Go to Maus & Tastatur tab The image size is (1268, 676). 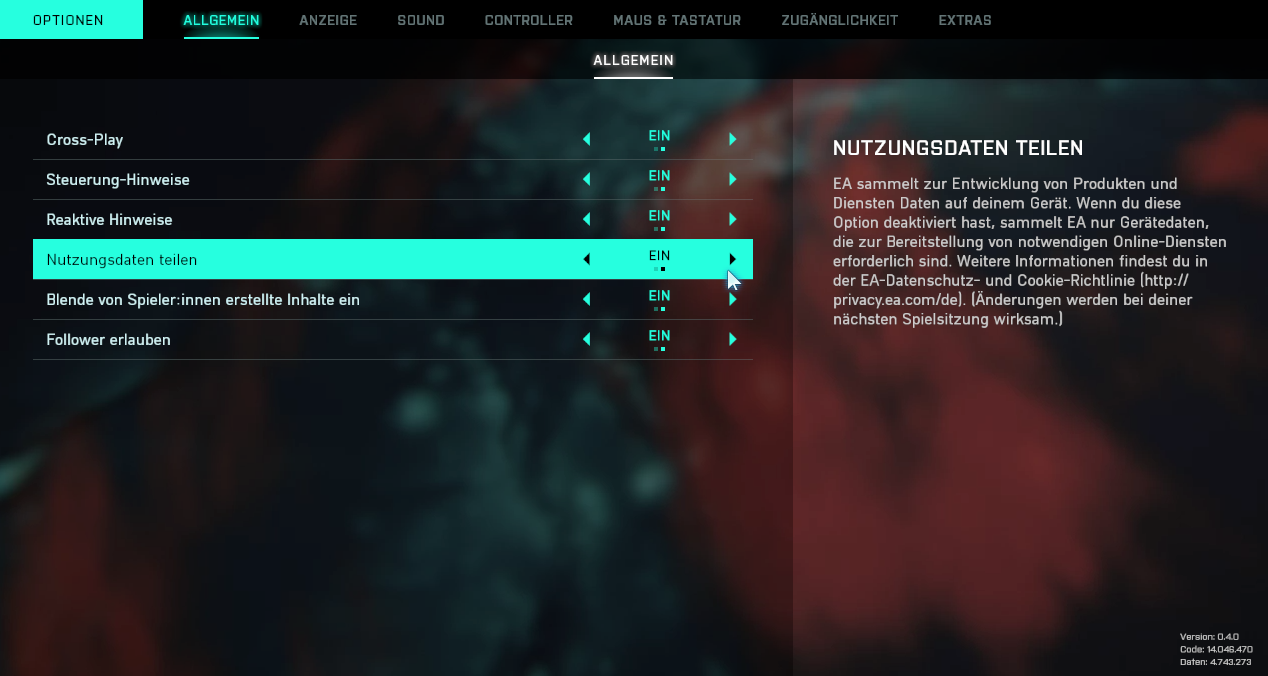point(676,20)
